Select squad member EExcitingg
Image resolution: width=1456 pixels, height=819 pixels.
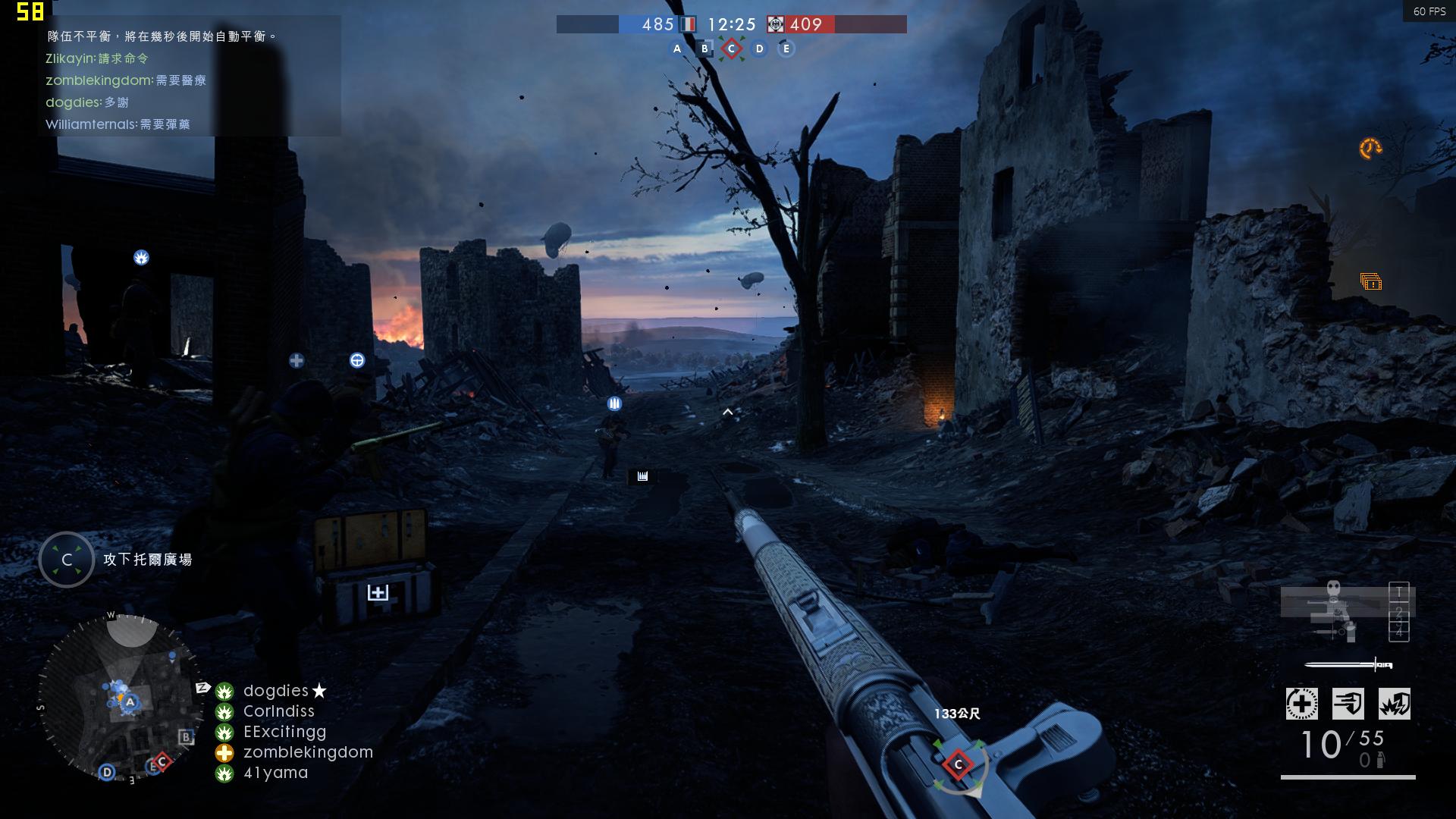(284, 732)
